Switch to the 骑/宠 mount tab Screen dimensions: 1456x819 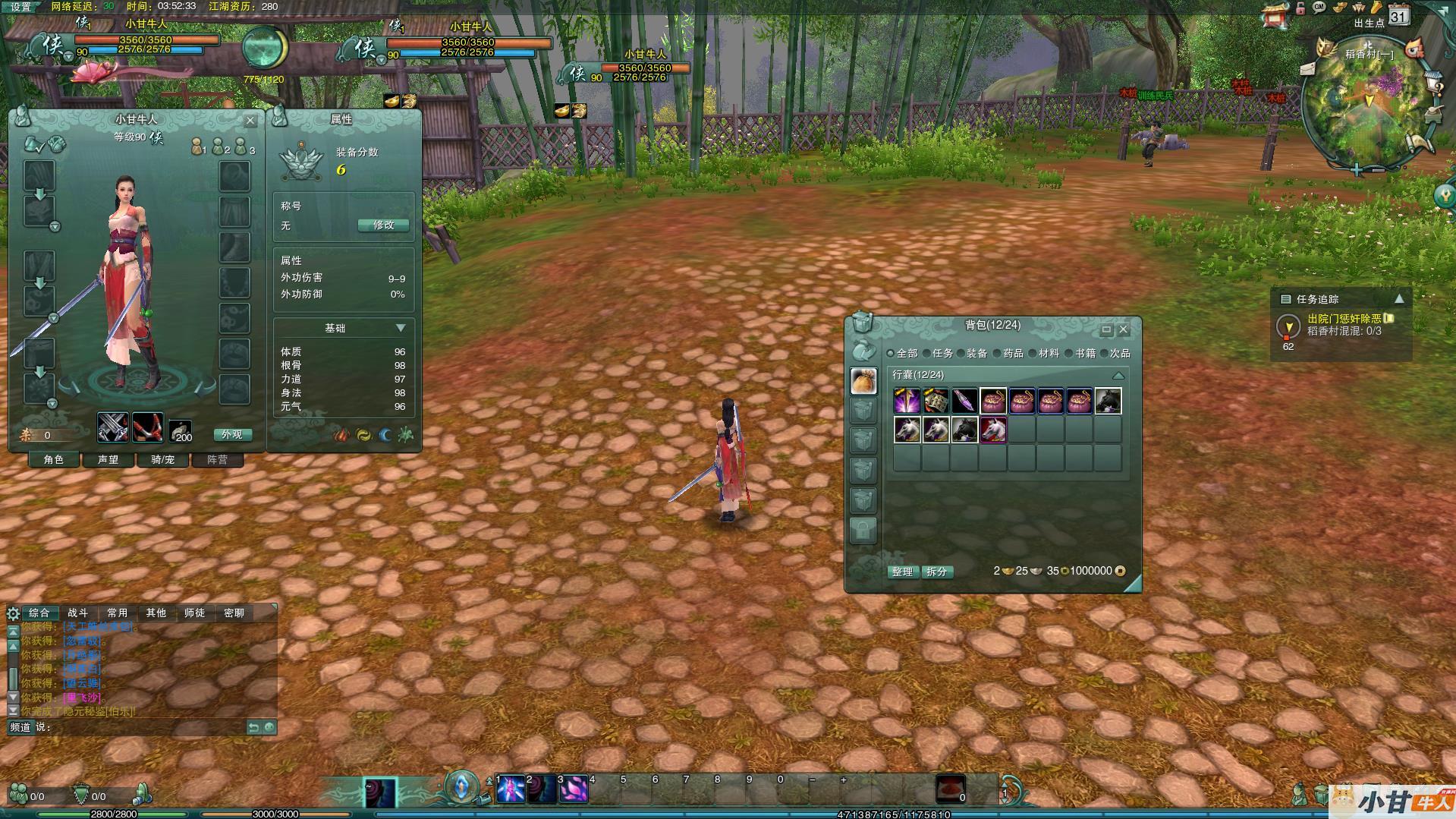[x=162, y=460]
